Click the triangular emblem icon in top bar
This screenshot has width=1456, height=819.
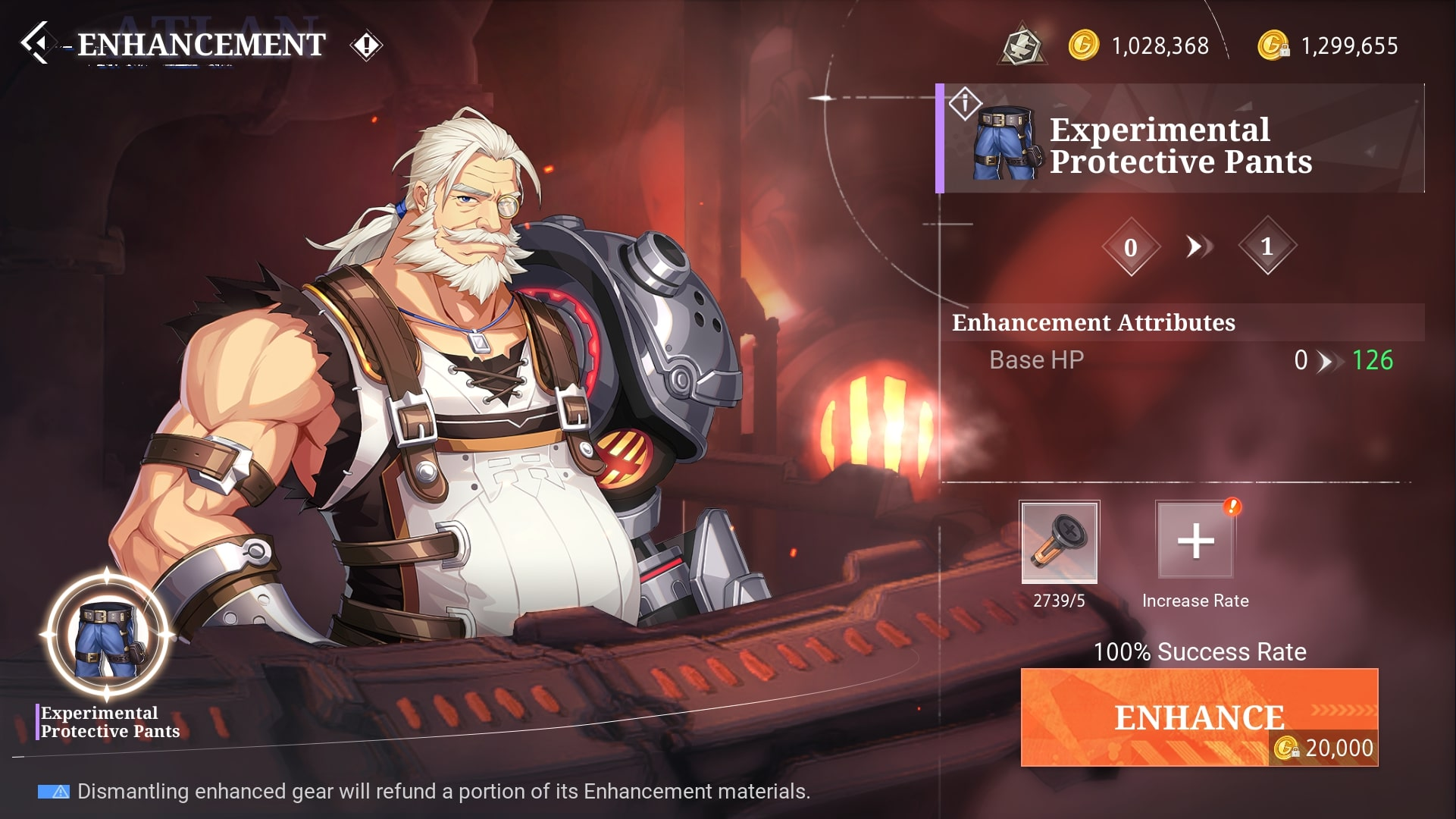1023,45
